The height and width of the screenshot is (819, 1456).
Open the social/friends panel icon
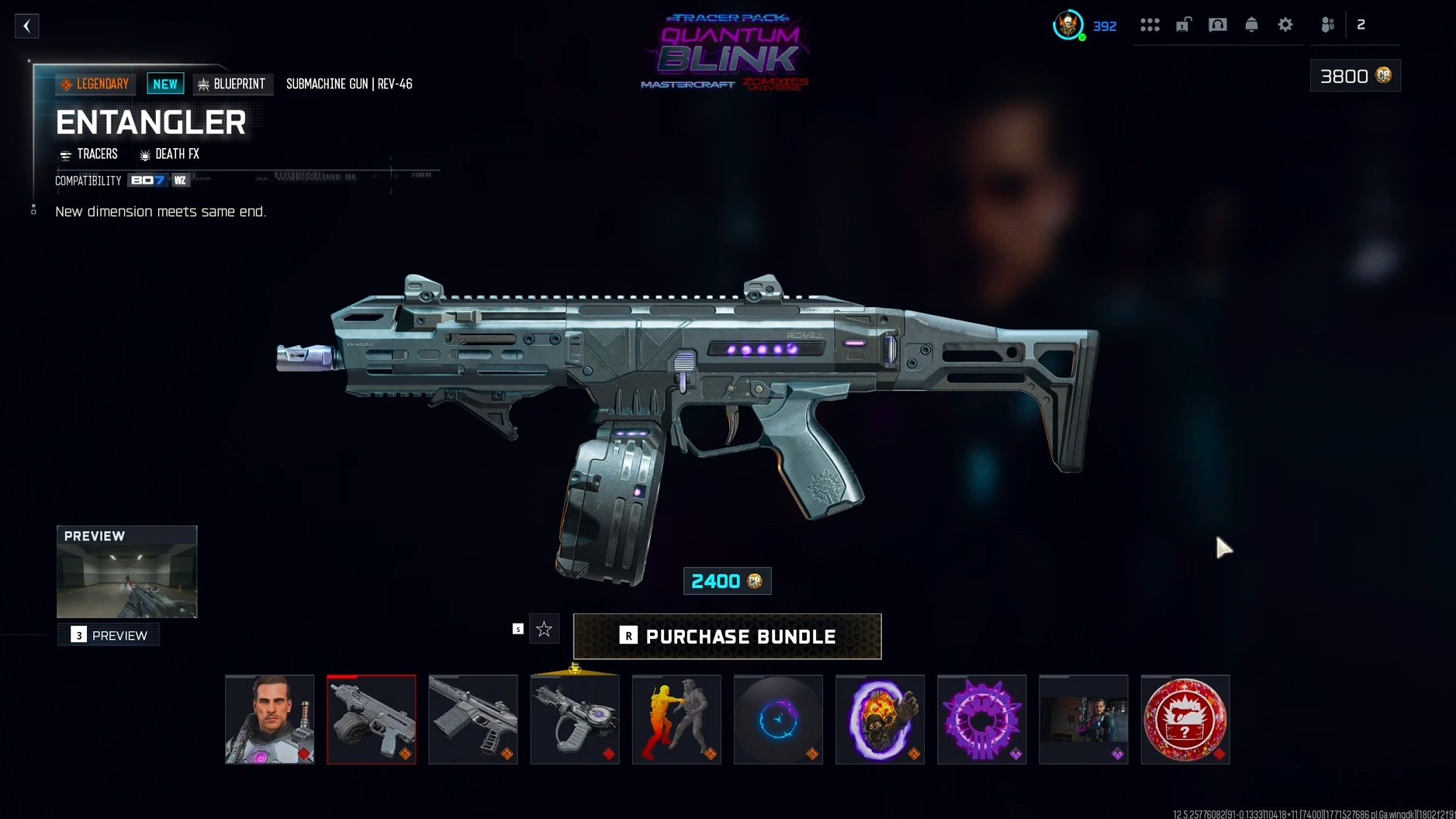tap(1328, 24)
